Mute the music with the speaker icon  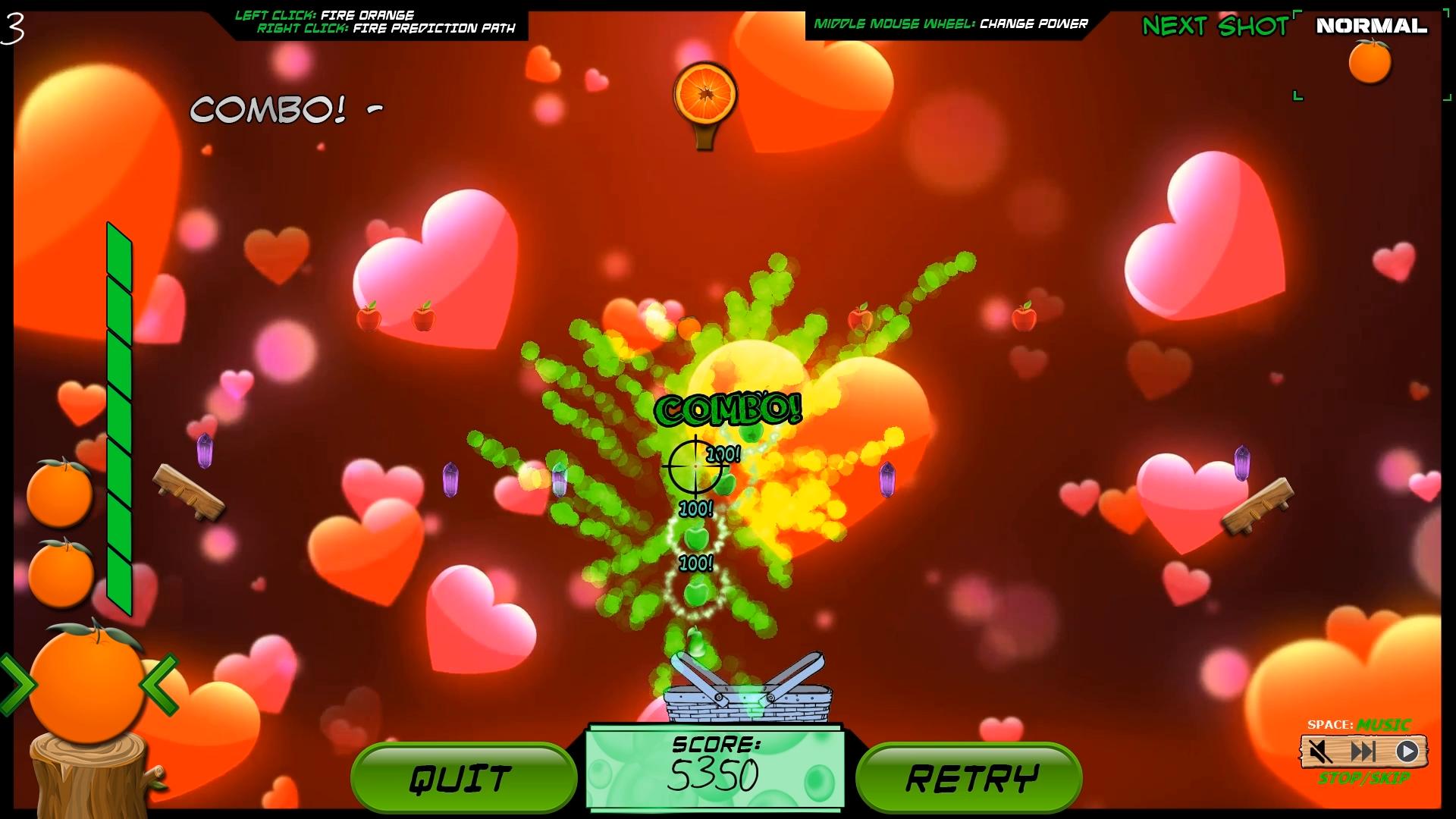pyautogui.click(x=1320, y=752)
